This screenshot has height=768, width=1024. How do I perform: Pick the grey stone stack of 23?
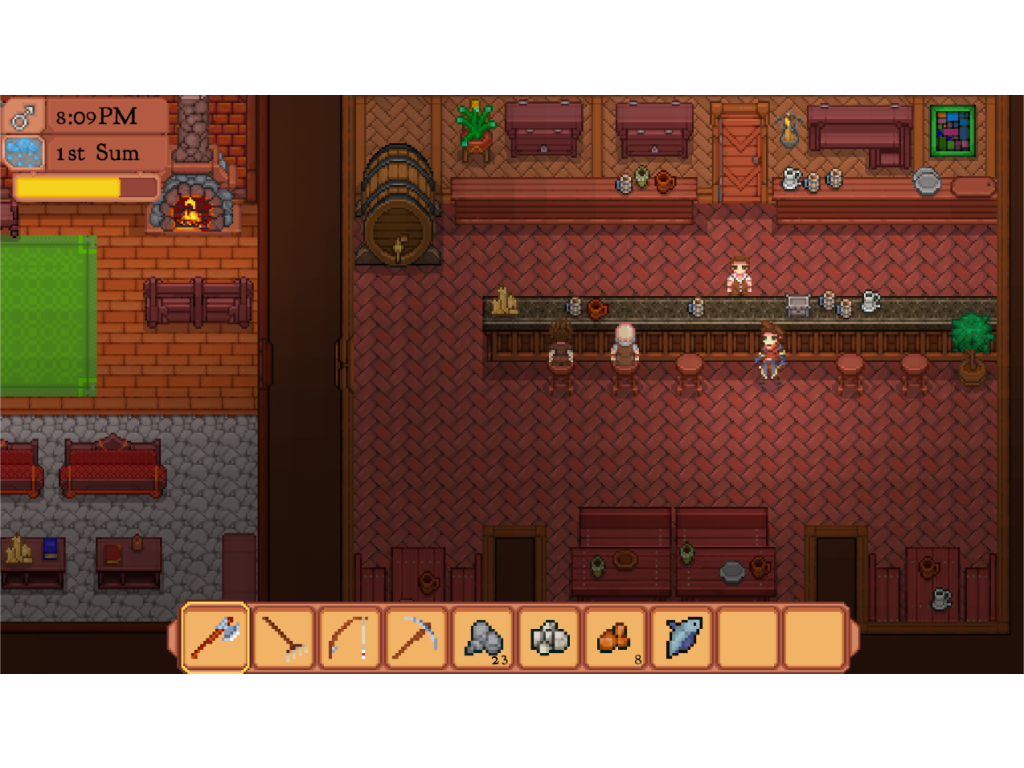tap(483, 637)
